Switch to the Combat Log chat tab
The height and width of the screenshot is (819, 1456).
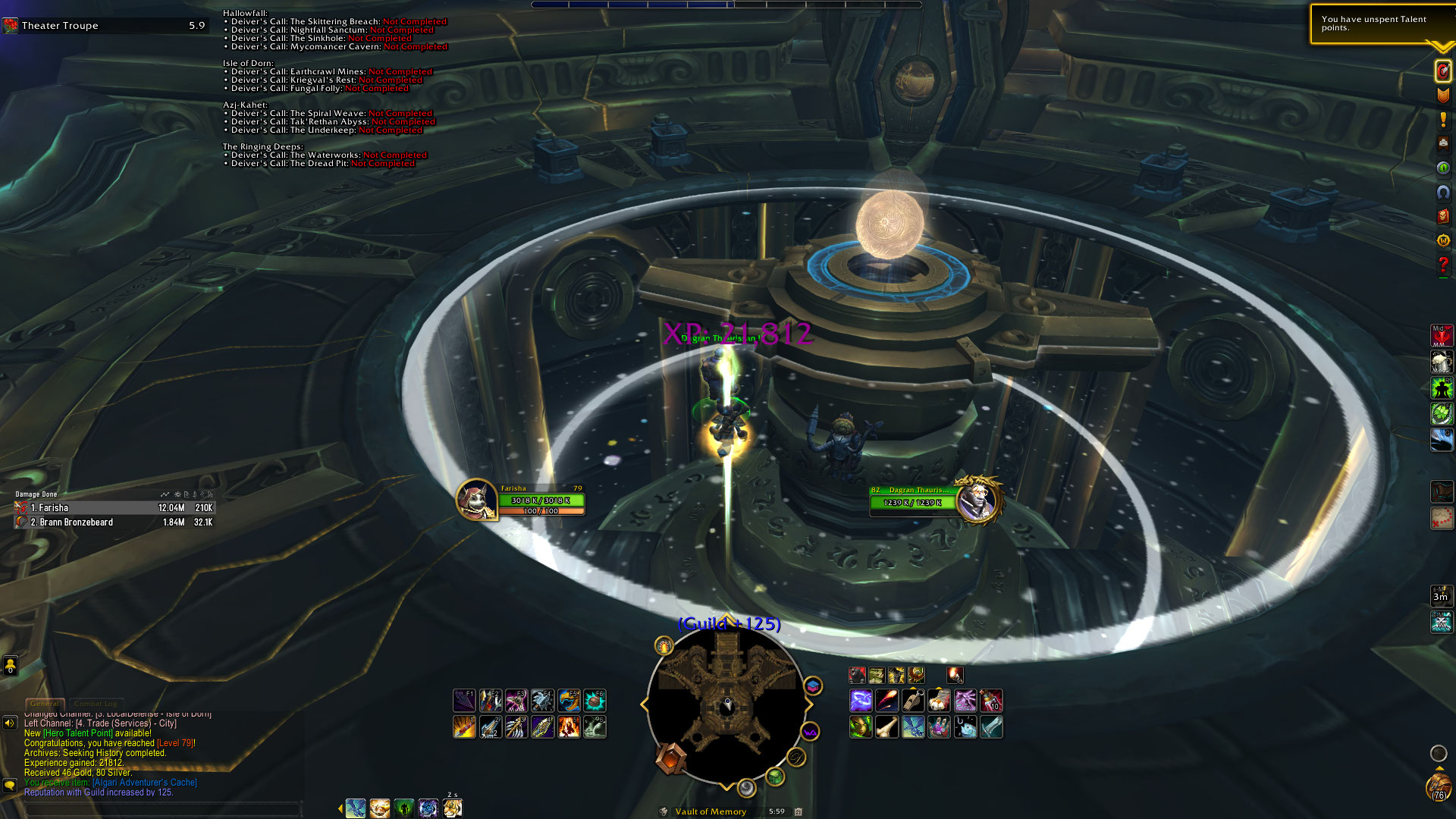tap(96, 704)
